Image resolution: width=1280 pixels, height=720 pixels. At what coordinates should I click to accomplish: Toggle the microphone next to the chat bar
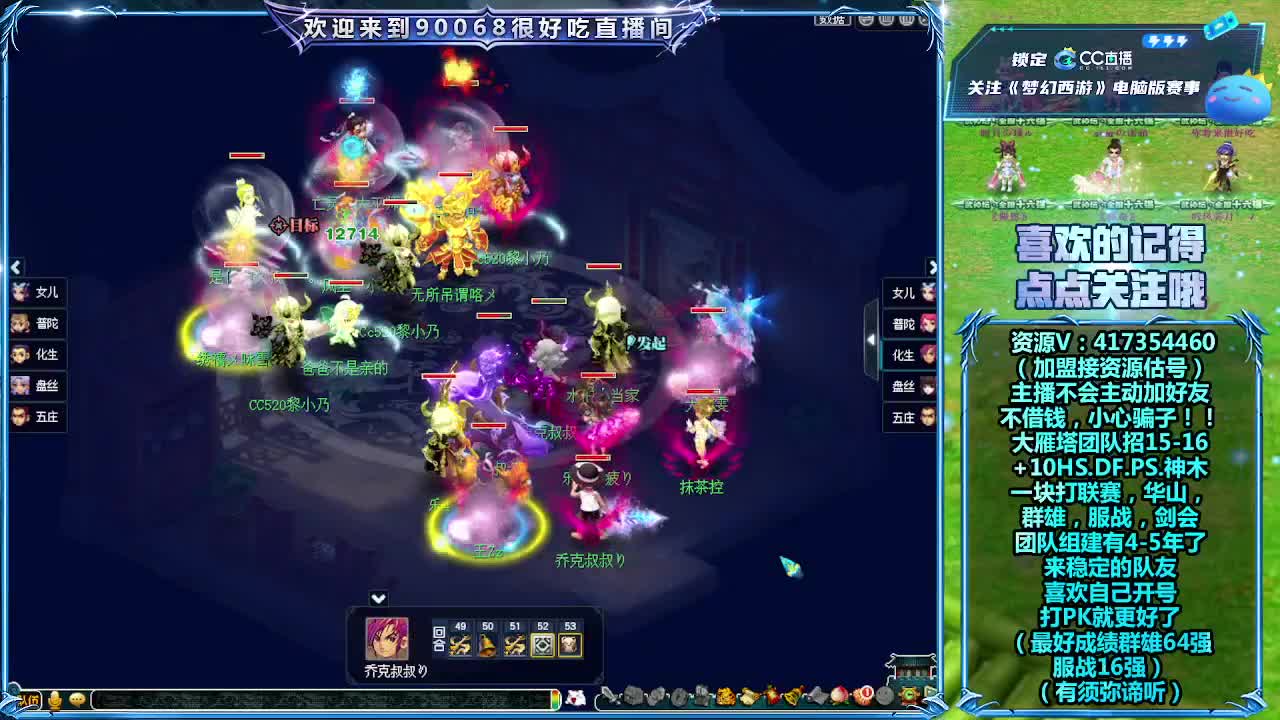pyautogui.click(x=55, y=700)
